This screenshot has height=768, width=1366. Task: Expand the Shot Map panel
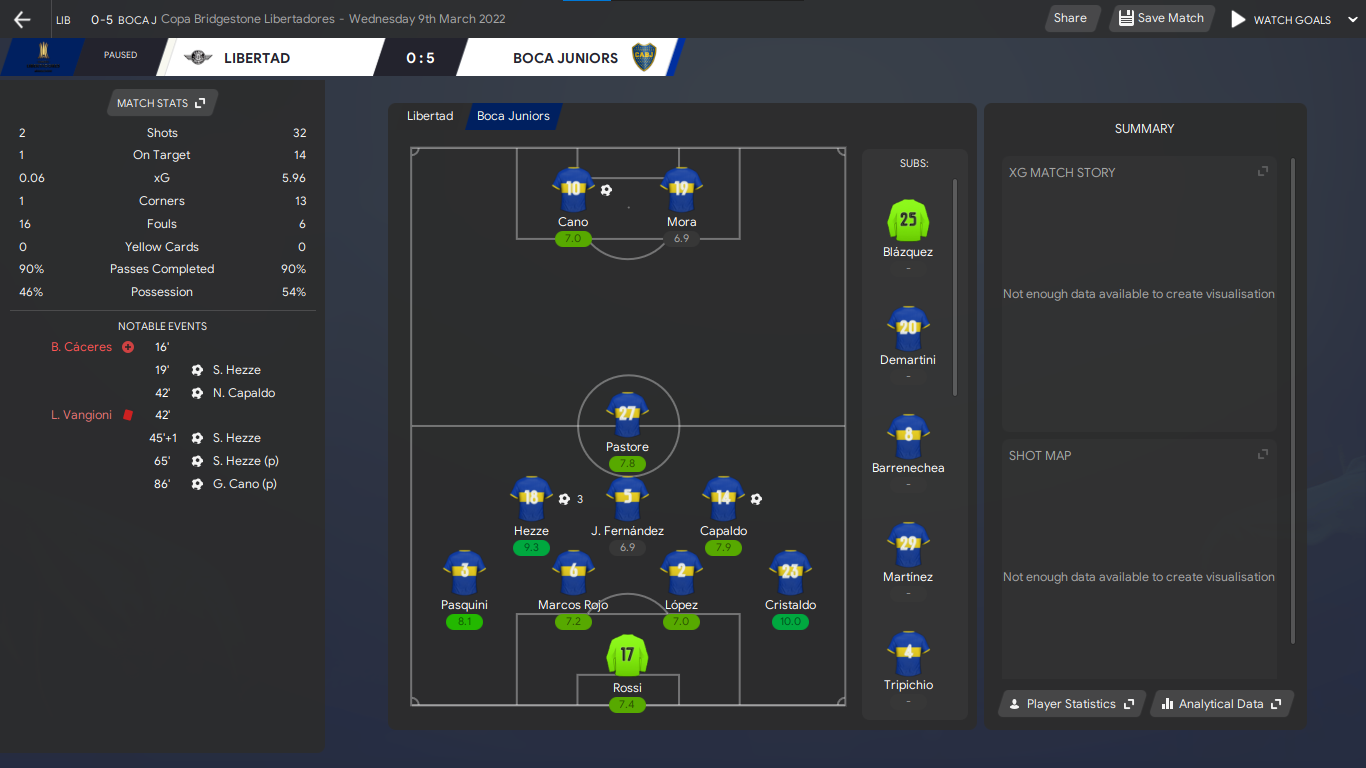(x=1263, y=455)
